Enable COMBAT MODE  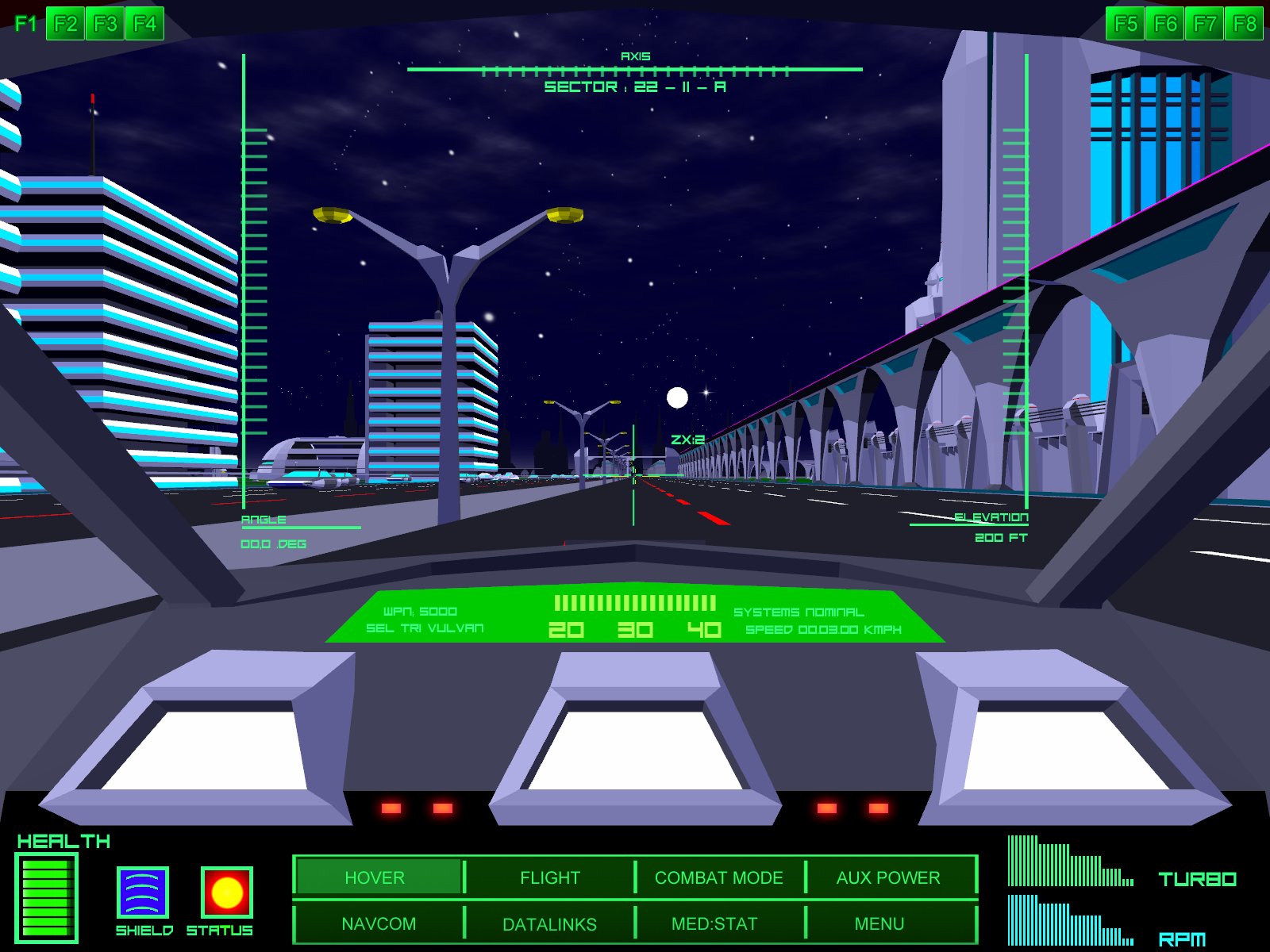point(718,877)
